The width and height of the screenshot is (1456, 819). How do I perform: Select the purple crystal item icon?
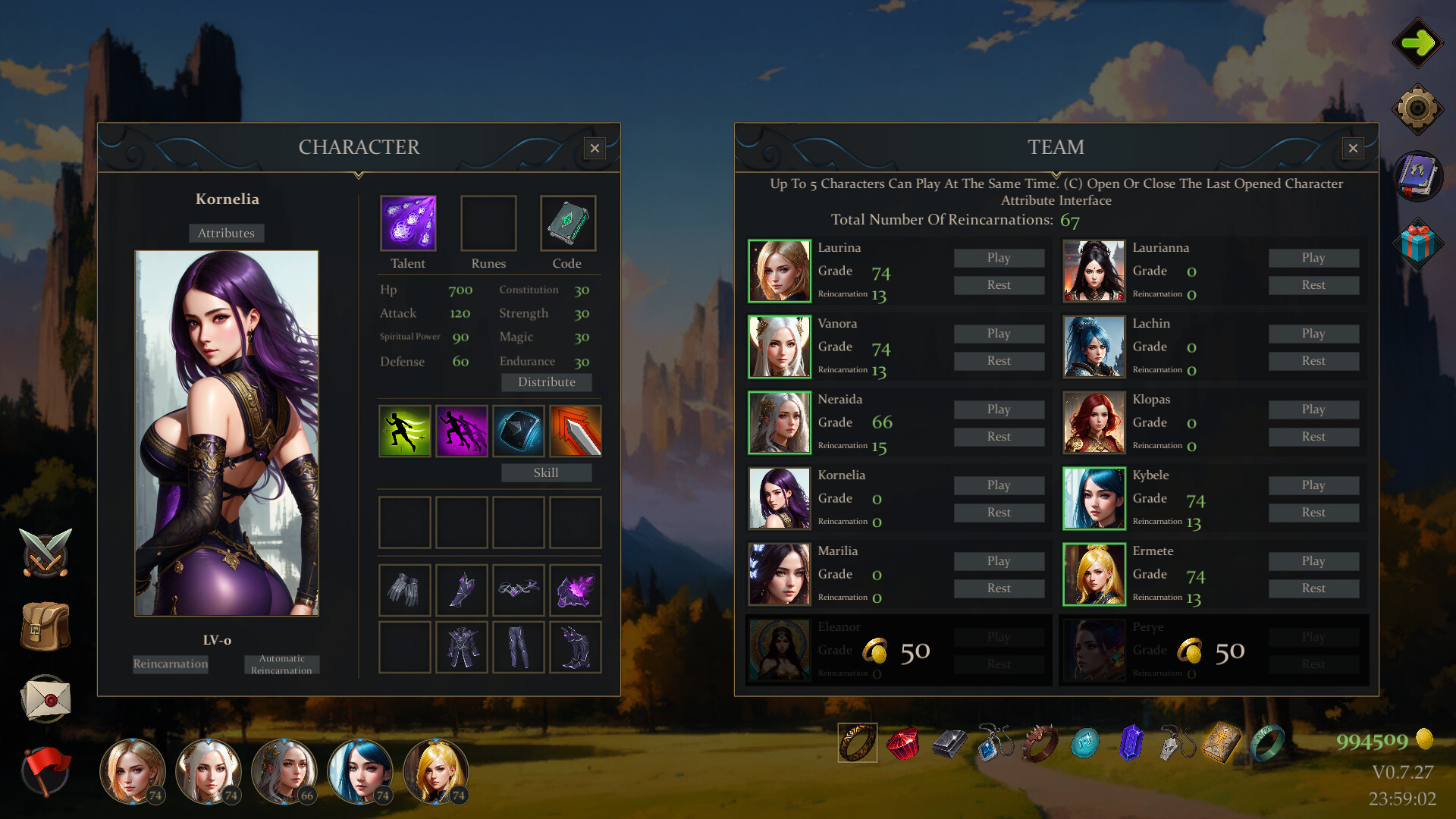pos(1130,743)
